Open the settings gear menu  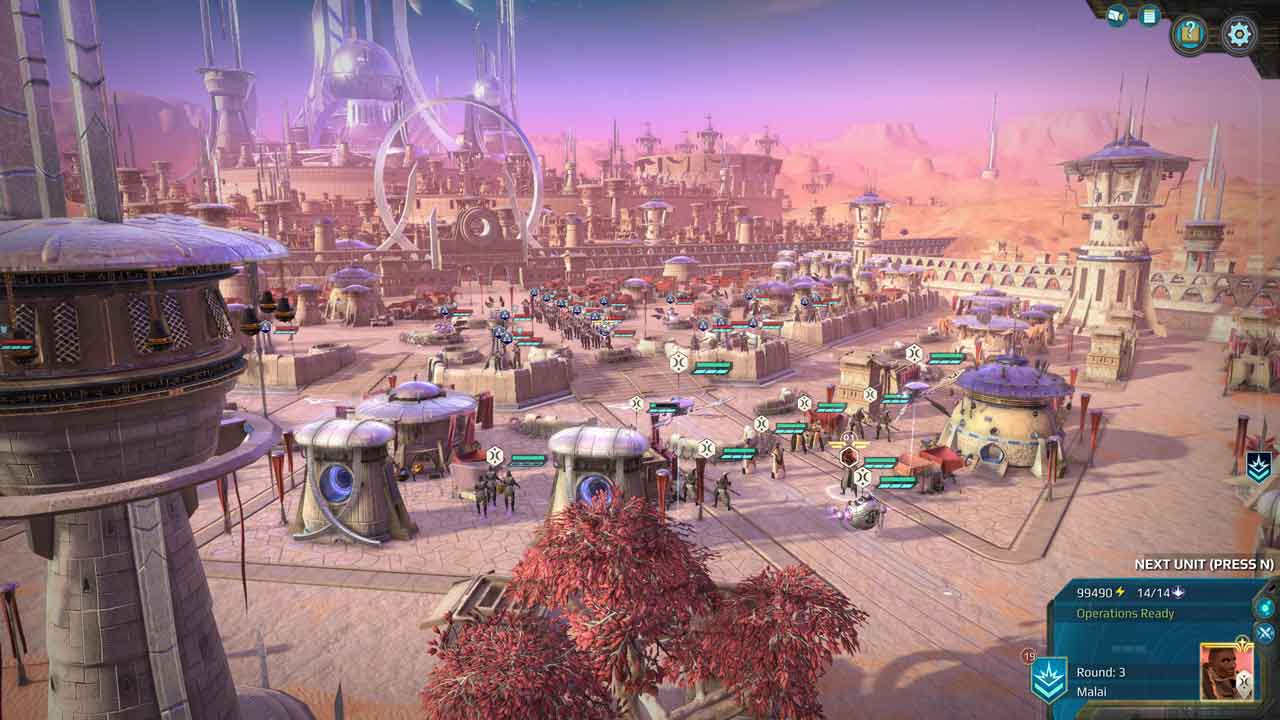pos(1239,35)
